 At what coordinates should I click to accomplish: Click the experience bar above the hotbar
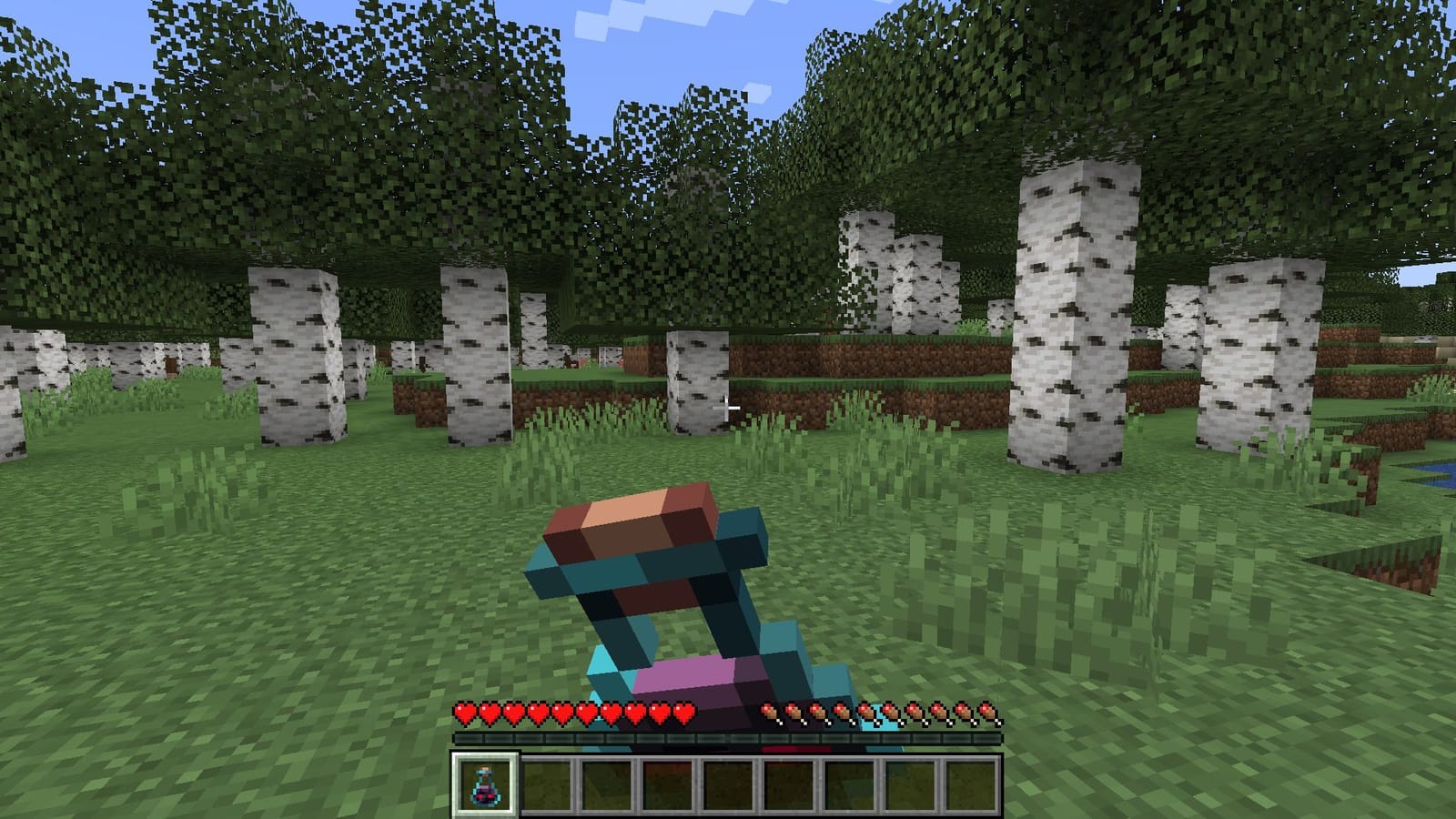728,737
